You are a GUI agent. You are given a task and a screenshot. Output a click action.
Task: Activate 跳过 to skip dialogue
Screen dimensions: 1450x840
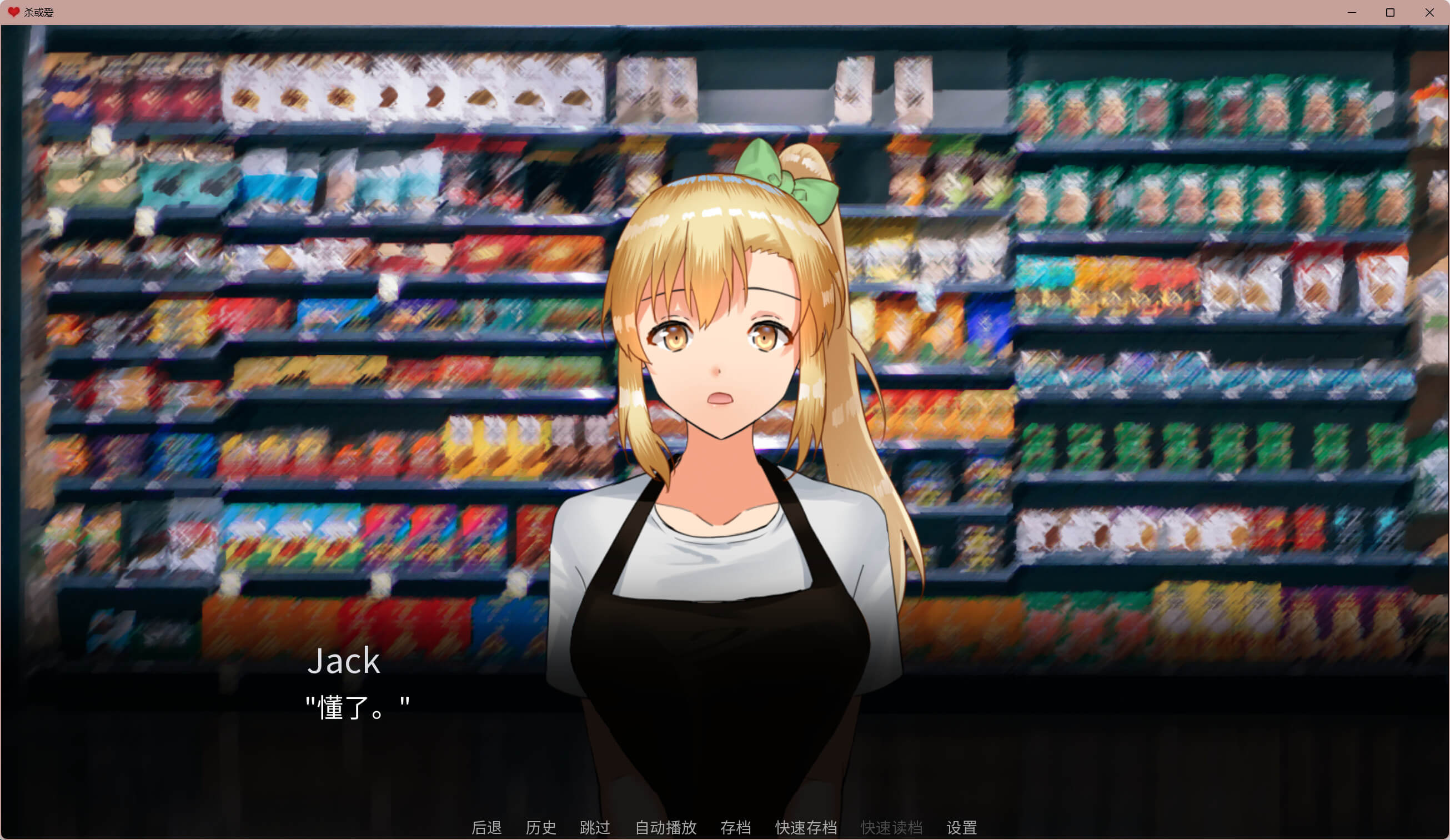594,827
